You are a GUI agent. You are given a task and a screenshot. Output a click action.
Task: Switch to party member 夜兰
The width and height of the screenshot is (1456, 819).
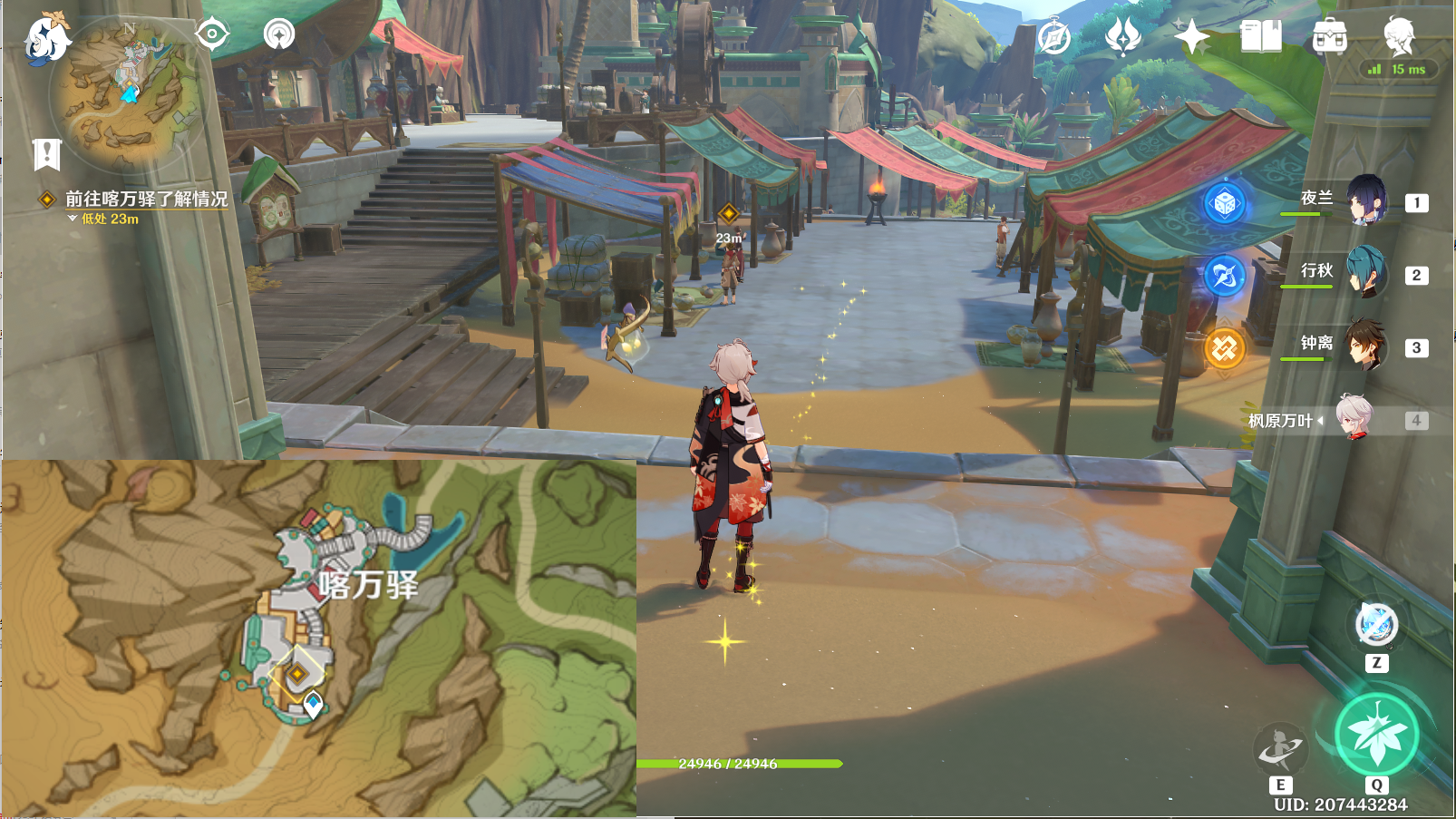tap(1365, 201)
